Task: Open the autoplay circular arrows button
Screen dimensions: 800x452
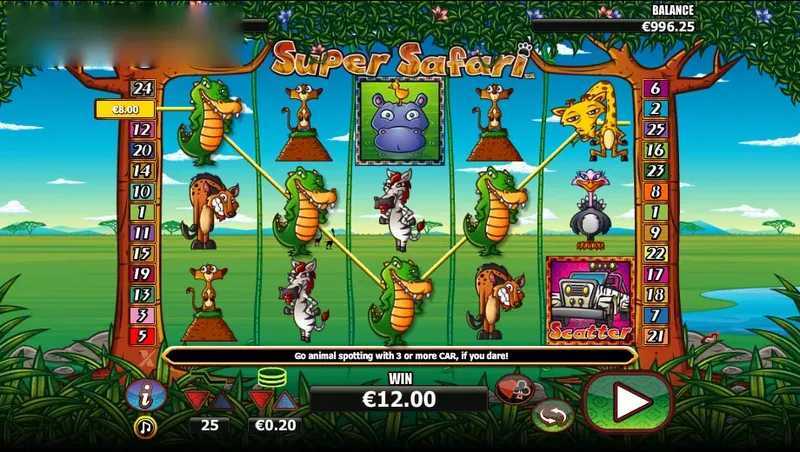Action: coord(552,414)
